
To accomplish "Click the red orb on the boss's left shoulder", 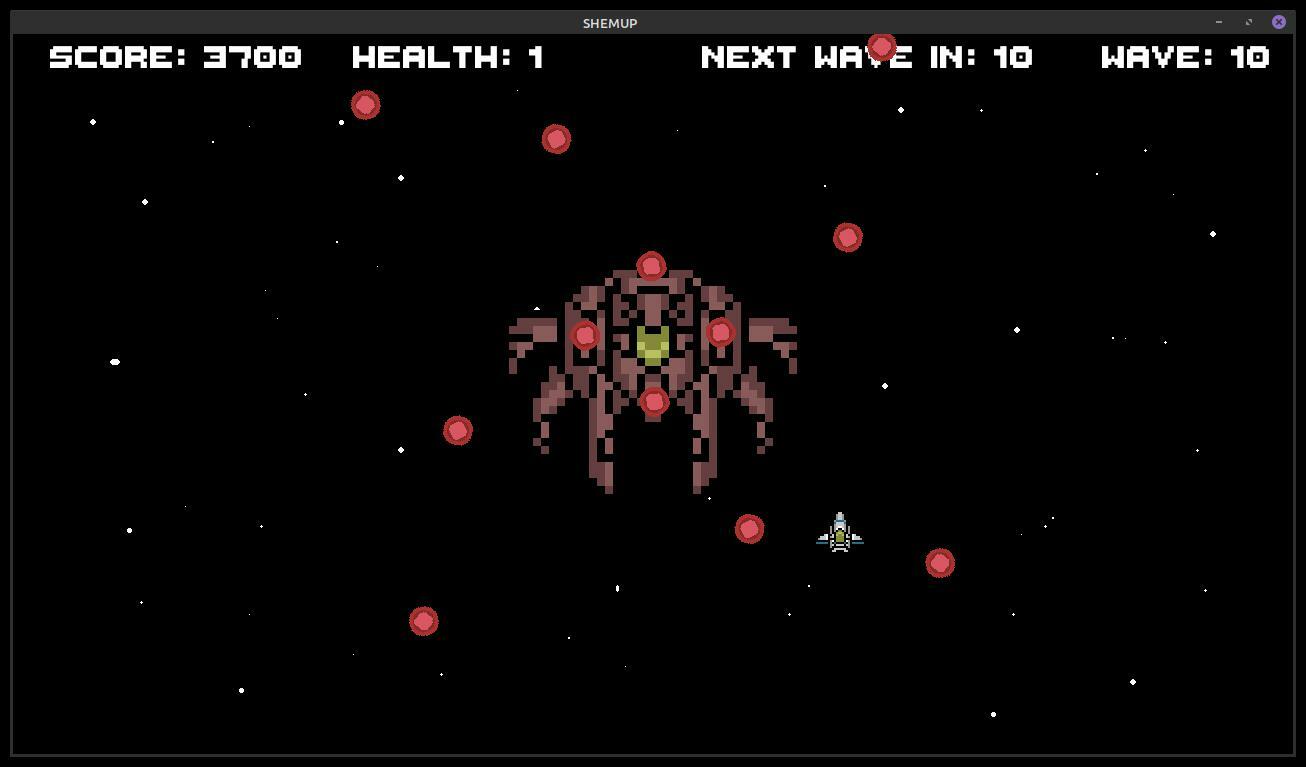I will (585, 336).
